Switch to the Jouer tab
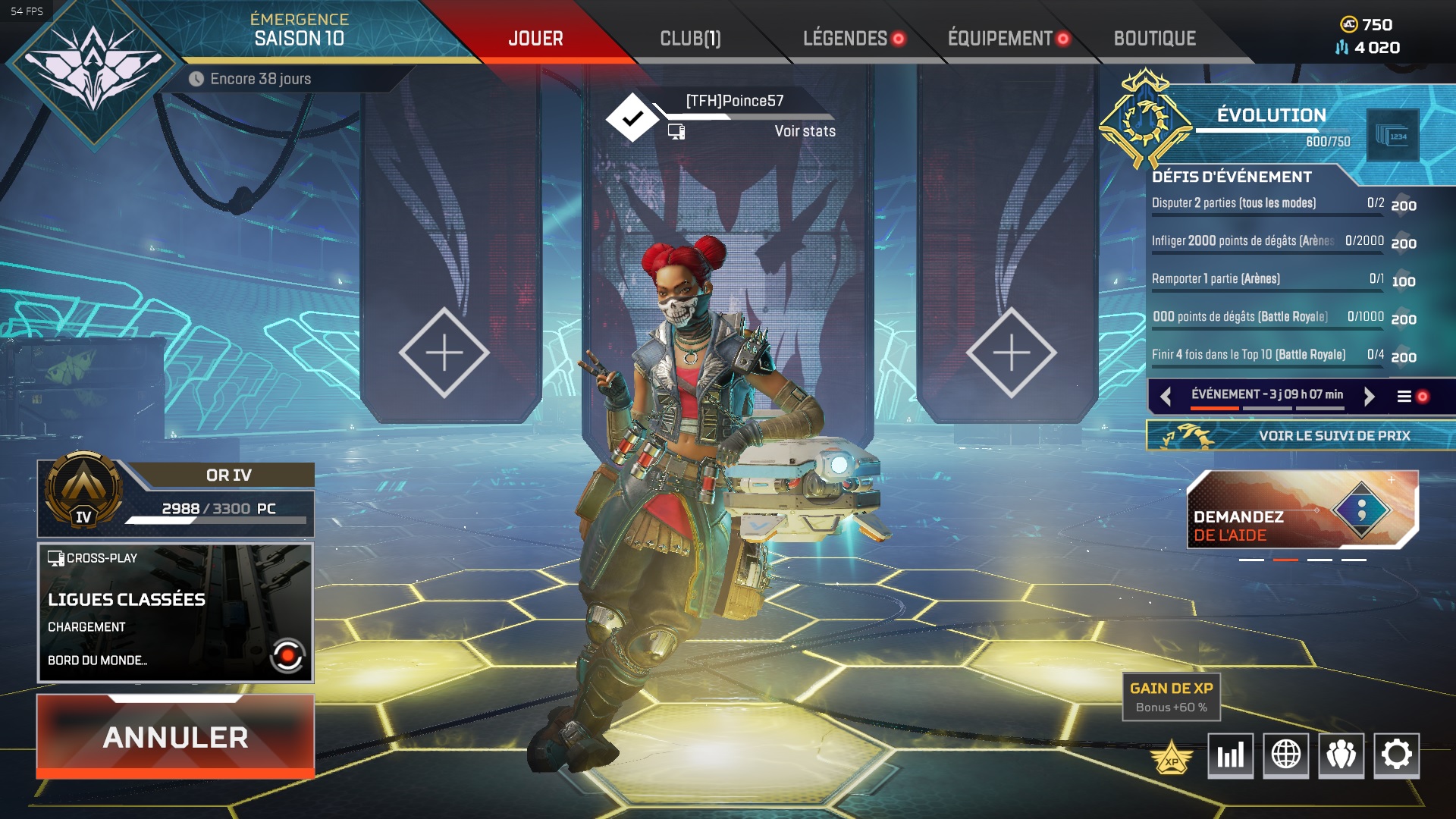This screenshot has height=819, width=1456. [535, 39]
